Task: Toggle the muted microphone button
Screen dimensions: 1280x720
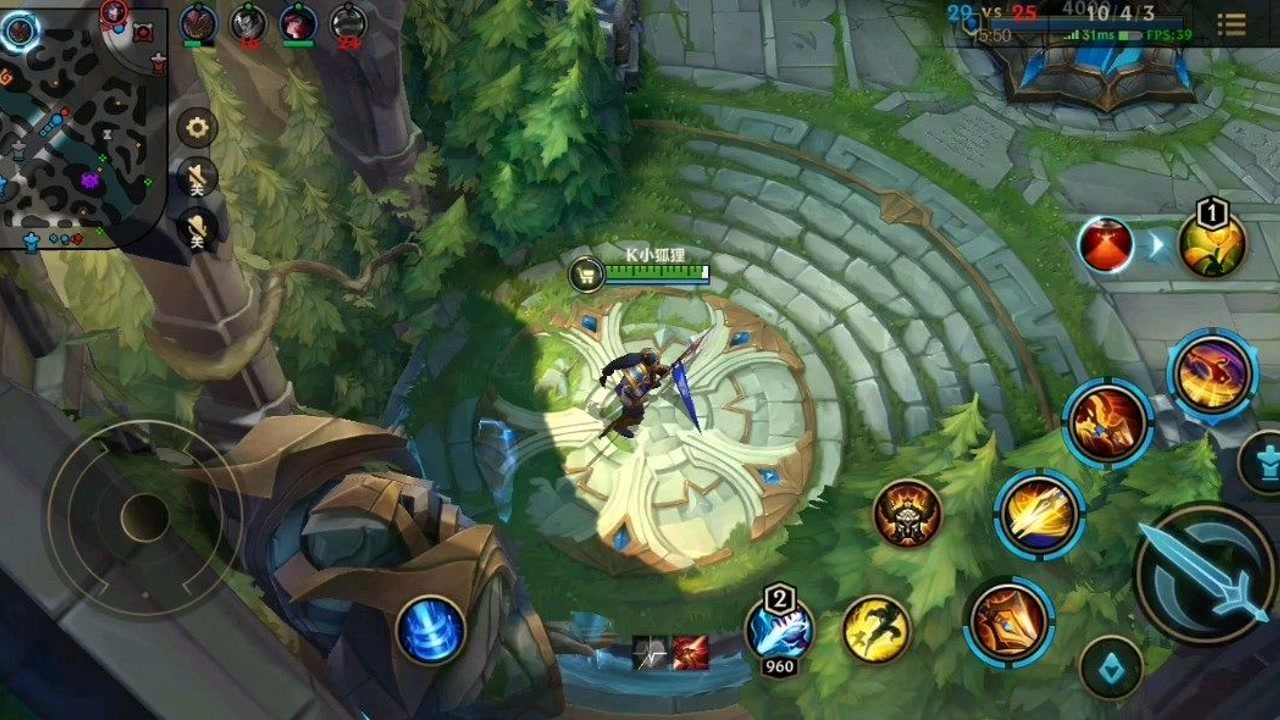Action: (197, 230)
